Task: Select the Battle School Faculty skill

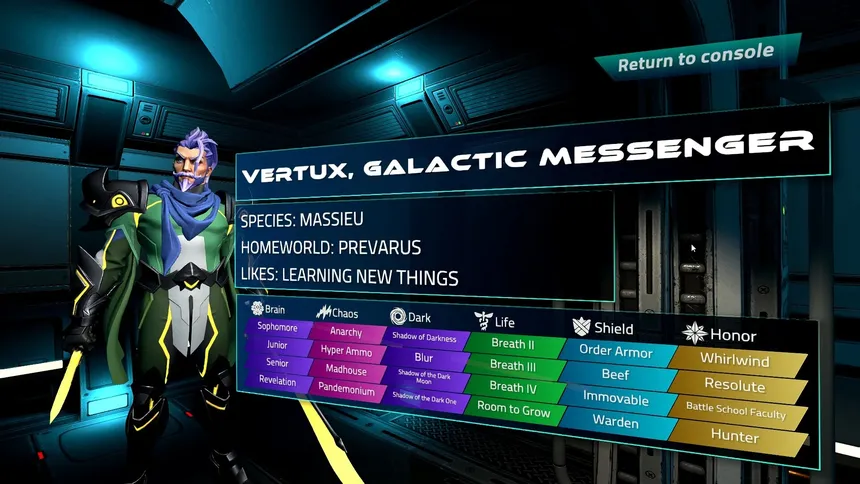Action: 735,411
